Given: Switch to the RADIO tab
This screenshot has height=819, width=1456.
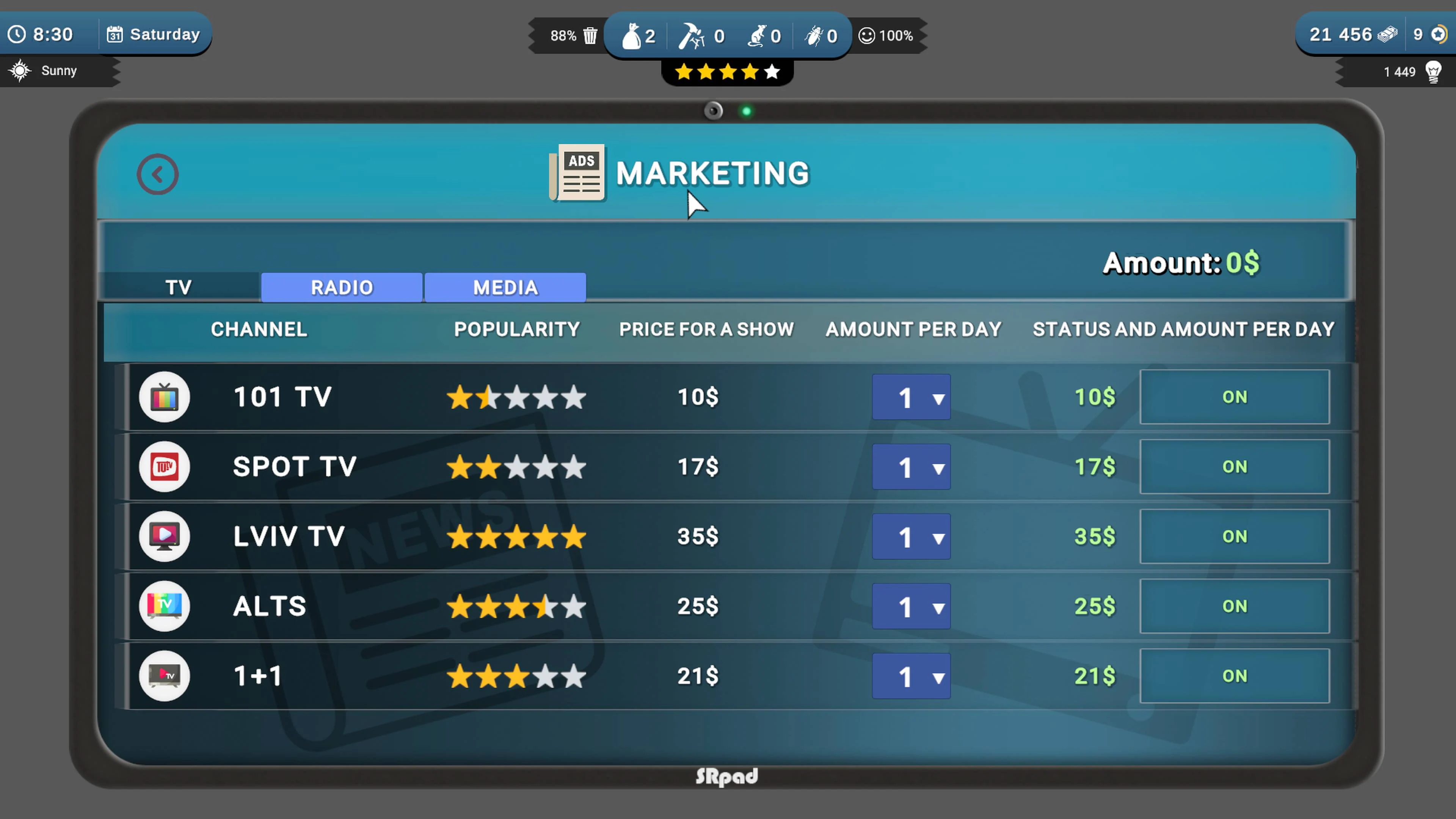Looking at the screenshot, I should [x=341, y=287].
